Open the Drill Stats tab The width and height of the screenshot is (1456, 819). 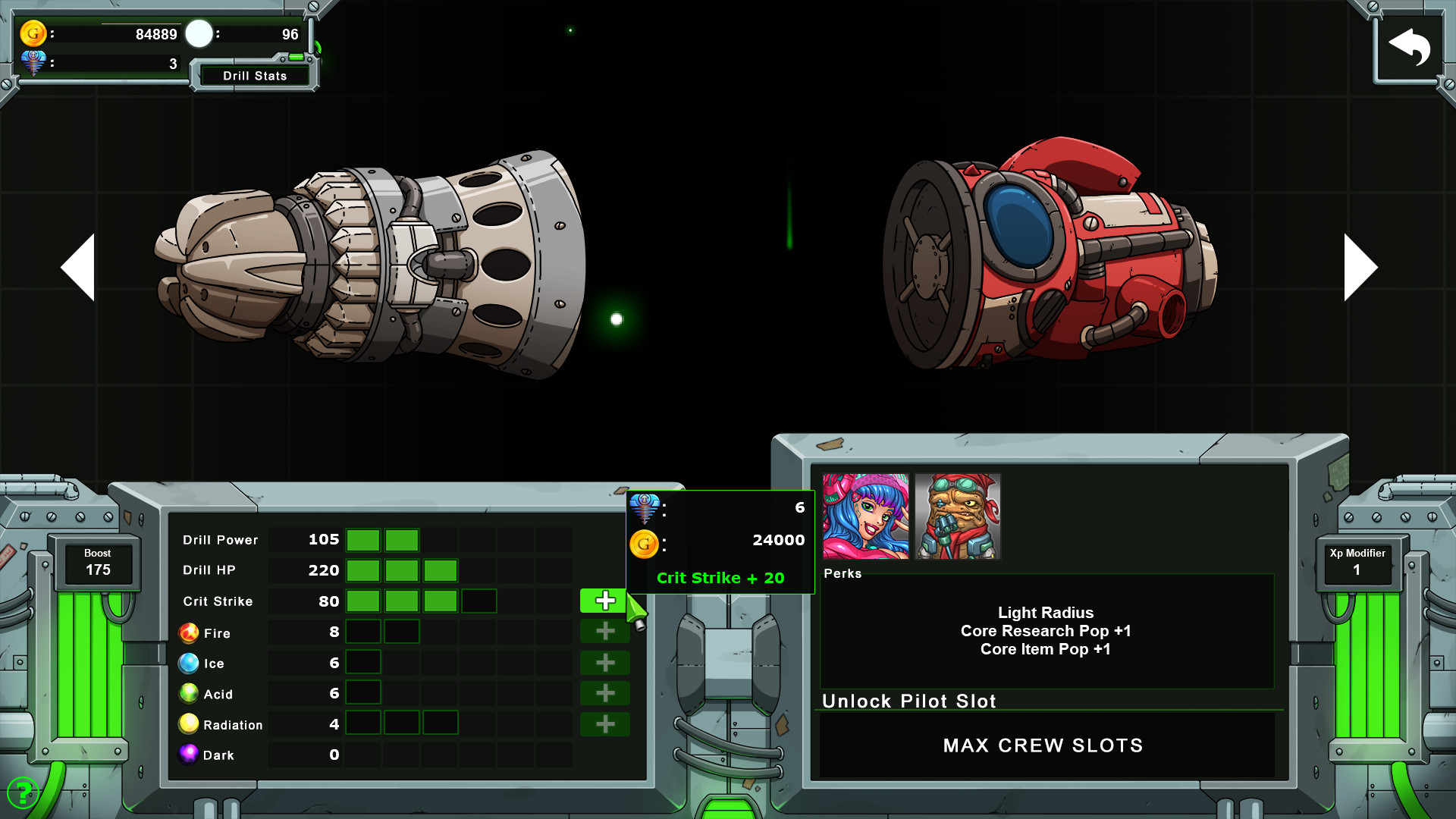pos(255,75)
